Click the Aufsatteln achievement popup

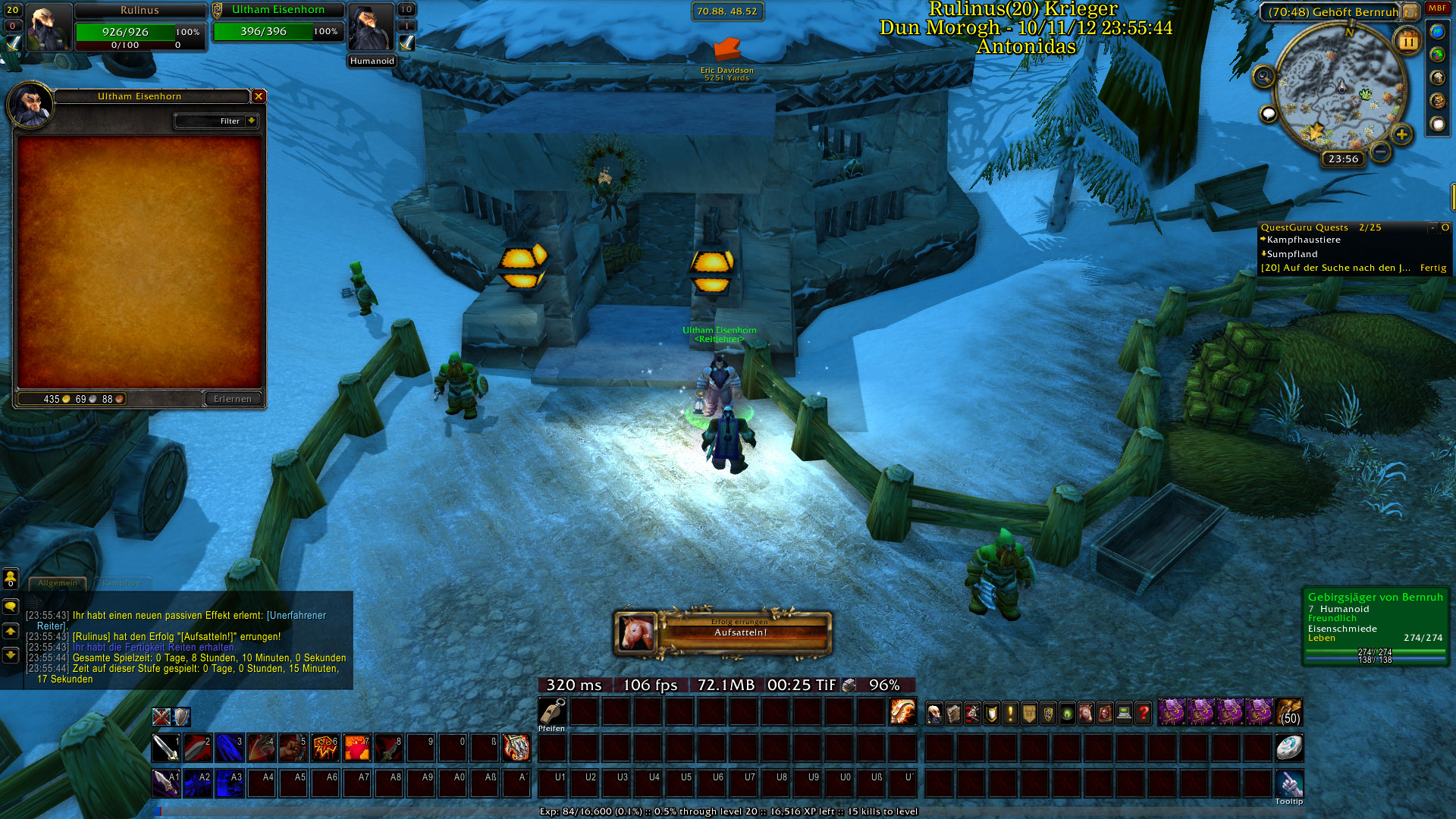pyautogui.click(x=722, y=633)
